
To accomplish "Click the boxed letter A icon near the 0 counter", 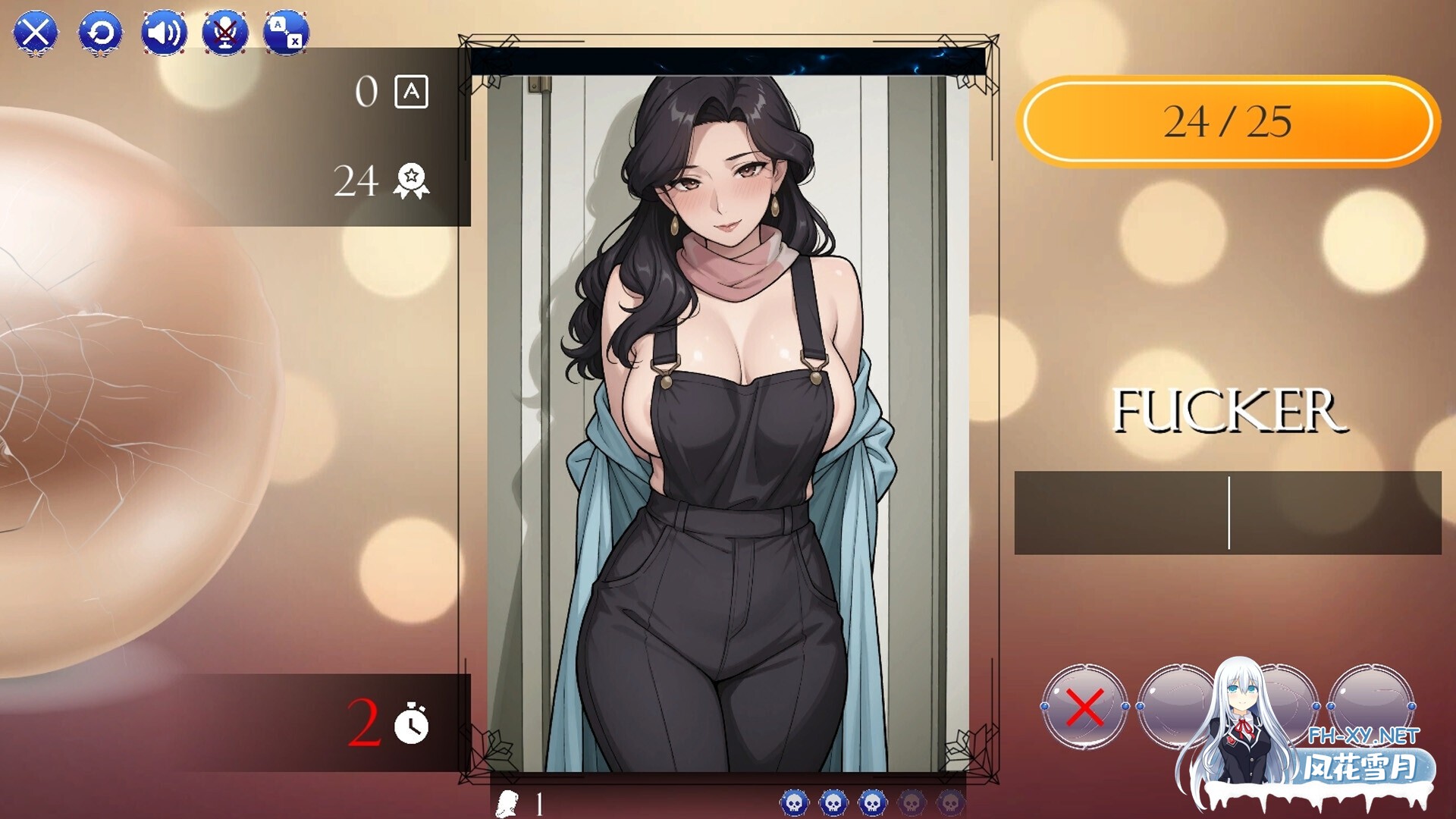I will pos(412,93).
